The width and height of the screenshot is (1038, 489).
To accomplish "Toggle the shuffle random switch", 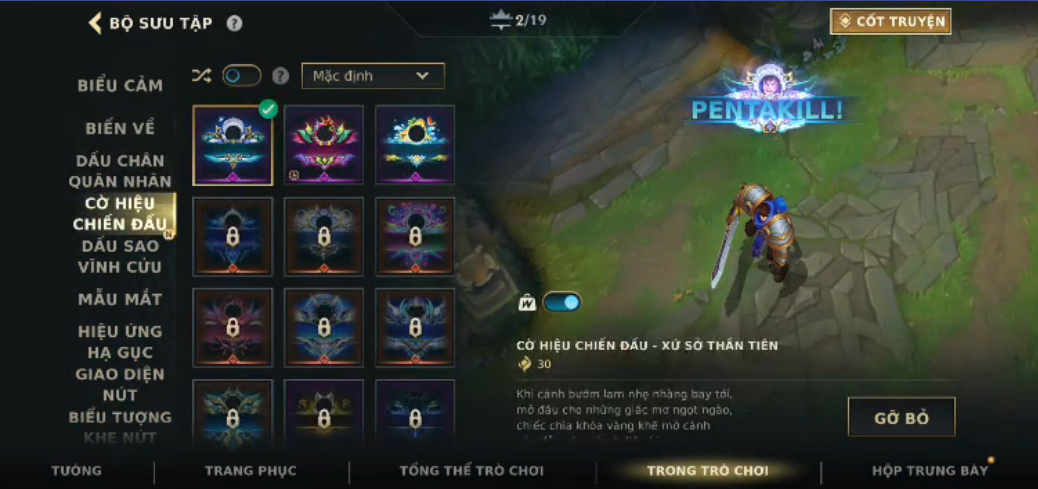I will tap(242, 76).
